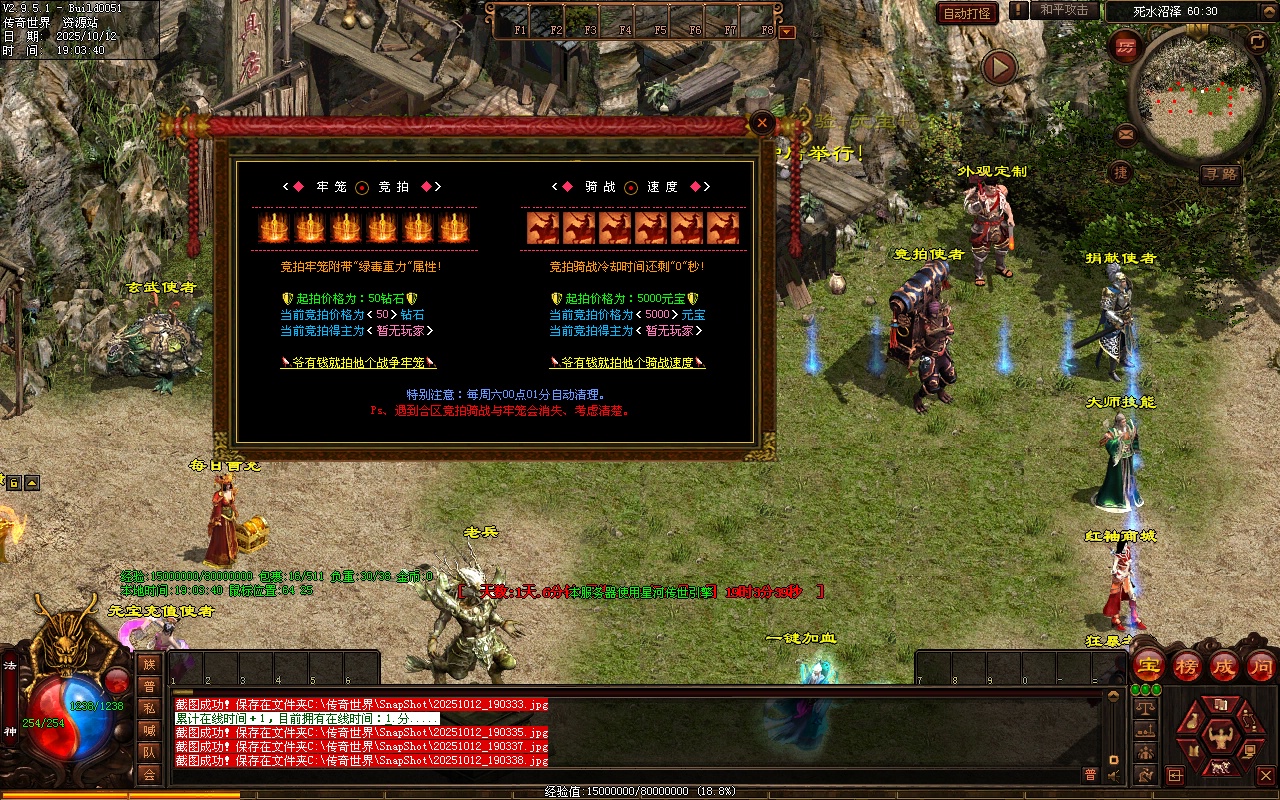This screenshot has width=1280, height=800.
Task: Toggle the 自动打怪 auto-fight button
Action: tap(967, 13)
